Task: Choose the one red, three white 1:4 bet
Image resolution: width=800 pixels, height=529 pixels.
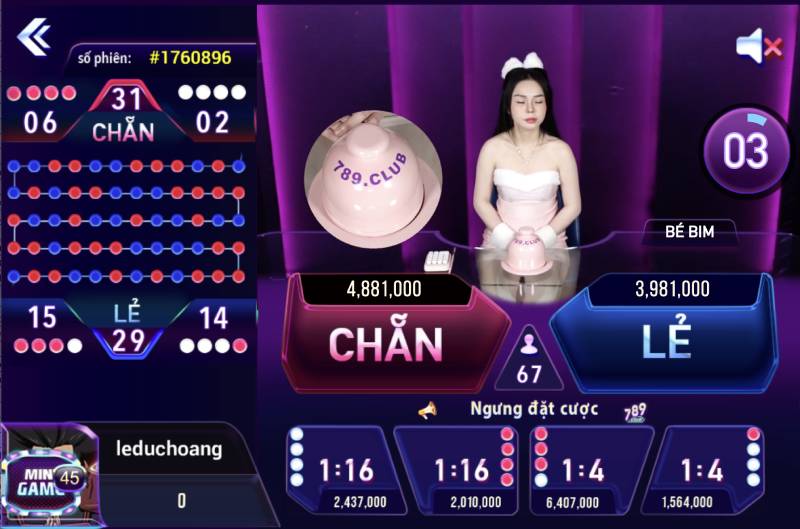Action: coord(710,471)
